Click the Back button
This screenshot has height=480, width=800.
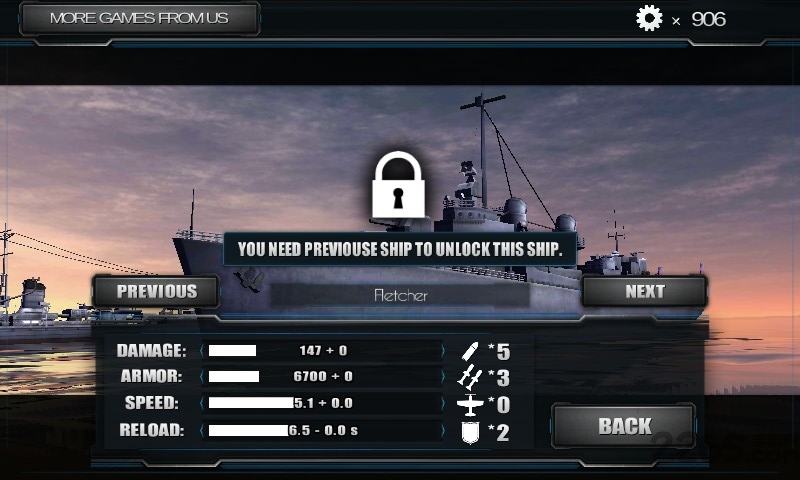(x=624, y=426)
